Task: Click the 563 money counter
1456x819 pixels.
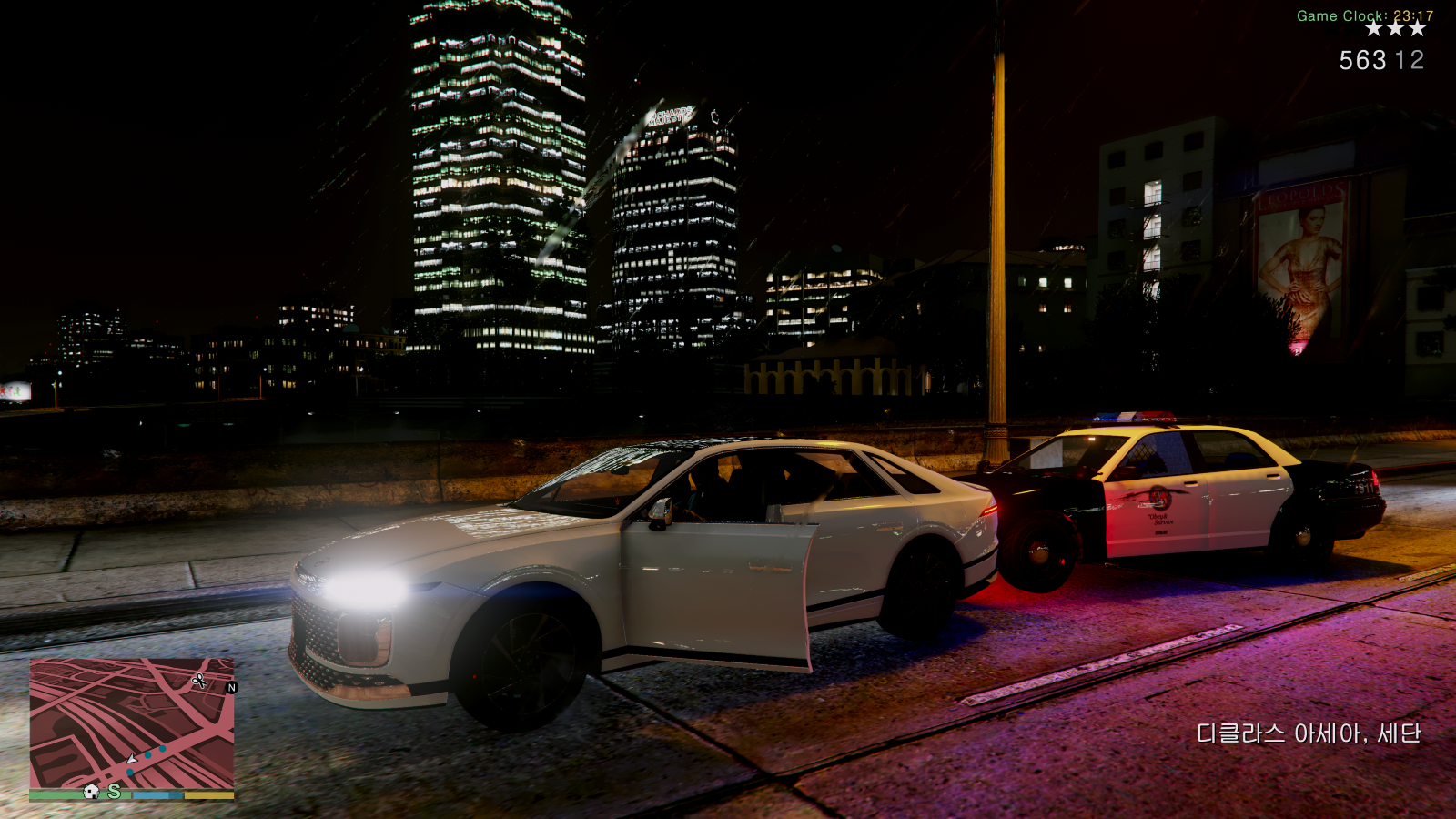Action: (x=1361, y=59)
